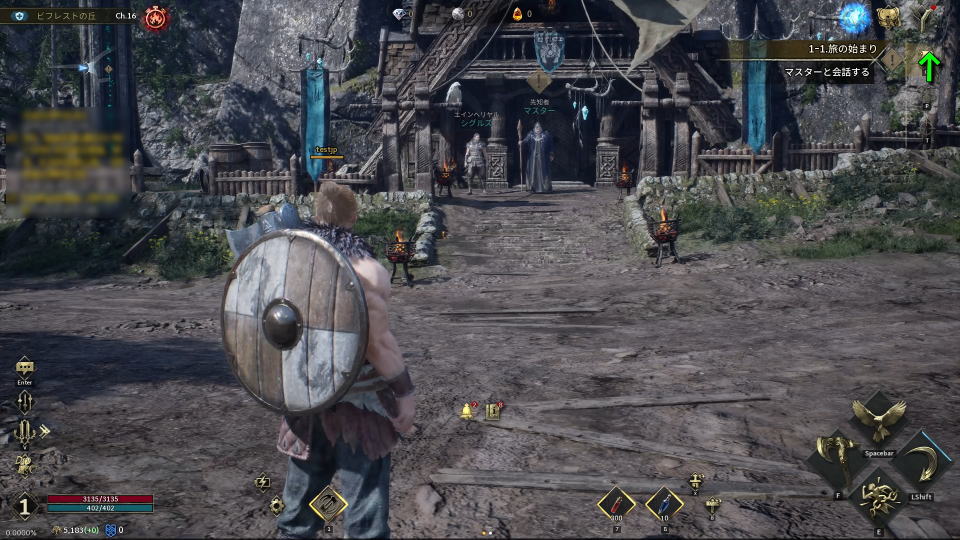
Task: Use the red health potion slot
Action: [616, 503]
